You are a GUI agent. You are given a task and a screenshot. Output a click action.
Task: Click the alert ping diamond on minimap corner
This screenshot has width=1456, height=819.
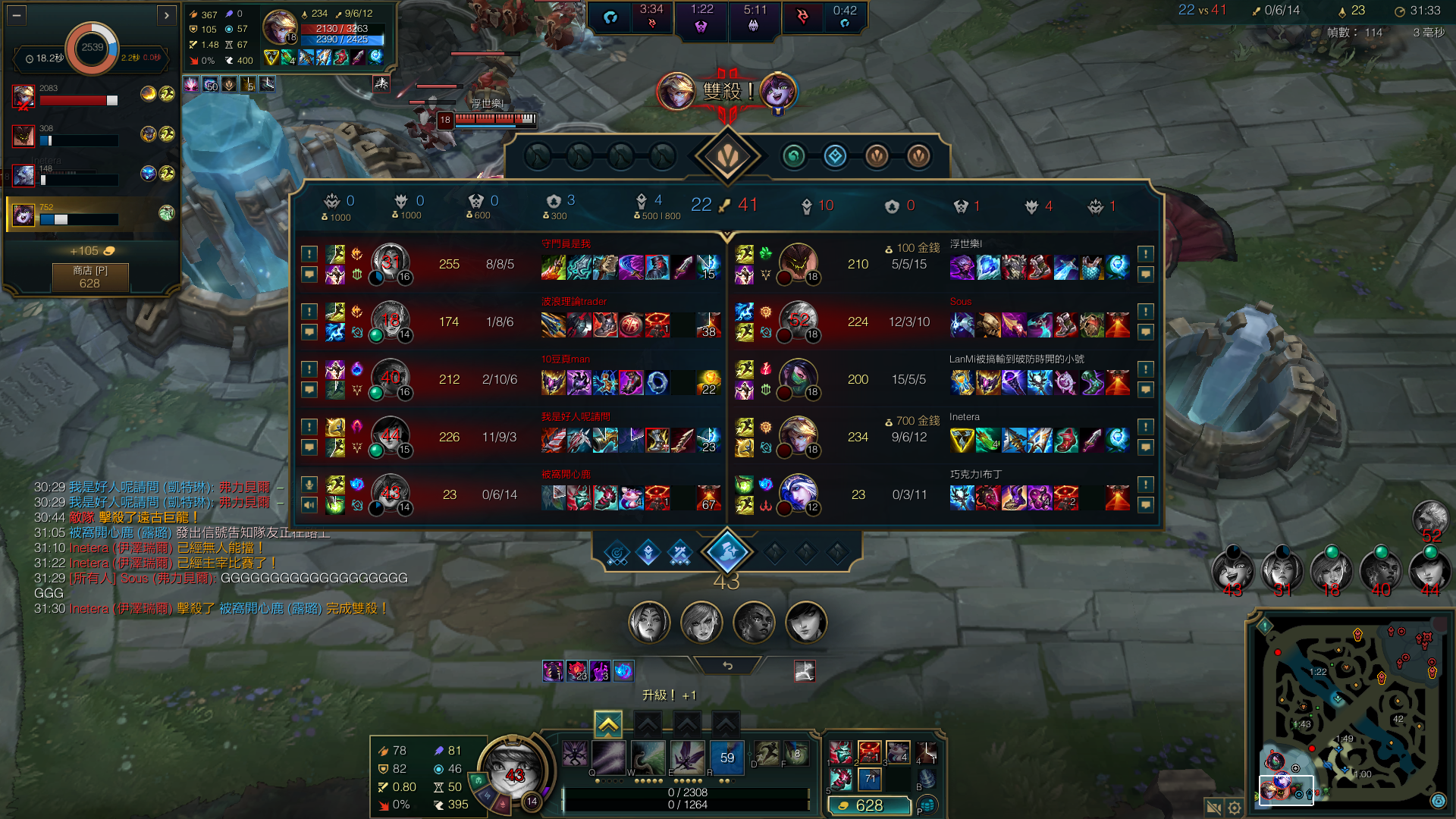[x=1265, y=626]
